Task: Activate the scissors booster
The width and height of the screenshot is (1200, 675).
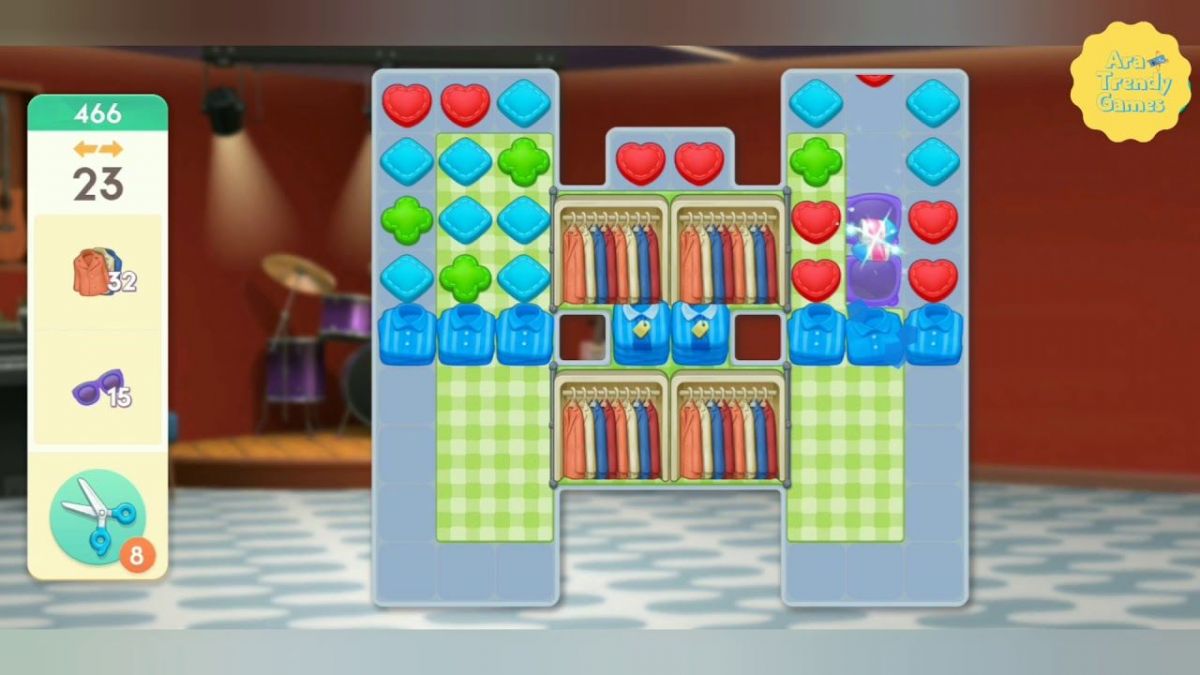Action: click(x=98, y=518)
